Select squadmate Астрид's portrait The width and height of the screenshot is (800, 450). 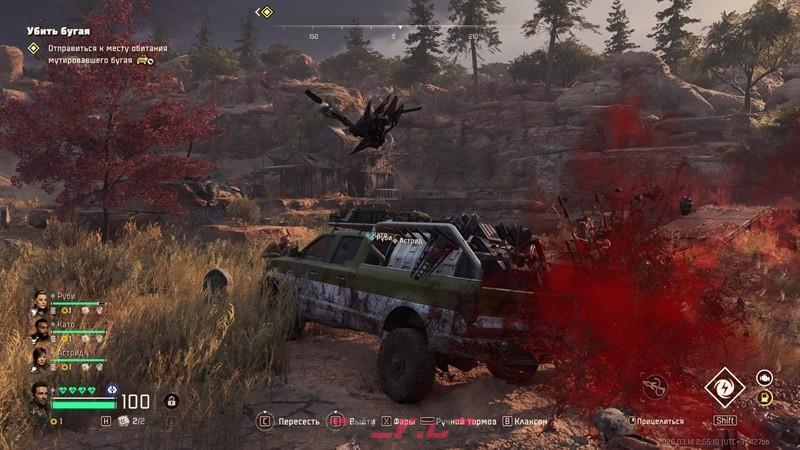point(40,357)
